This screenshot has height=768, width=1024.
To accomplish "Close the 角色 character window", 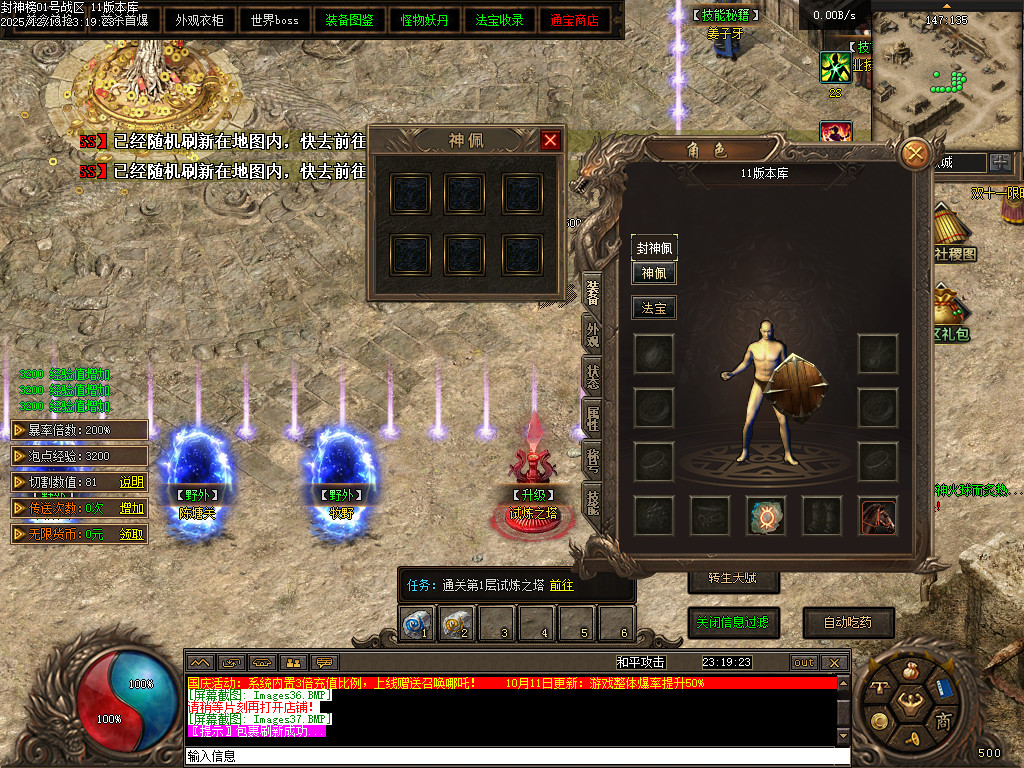I will click(x=915, y=154).
